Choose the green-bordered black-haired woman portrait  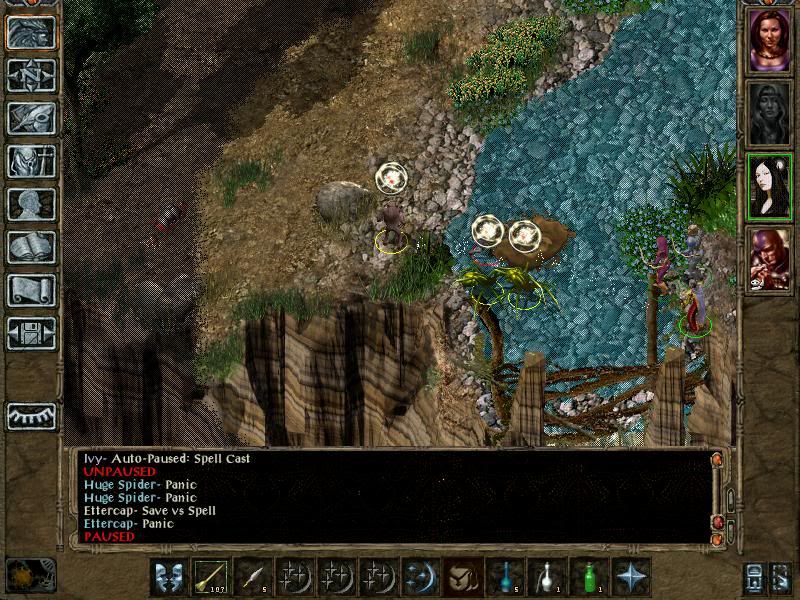(x=769, y=187)
